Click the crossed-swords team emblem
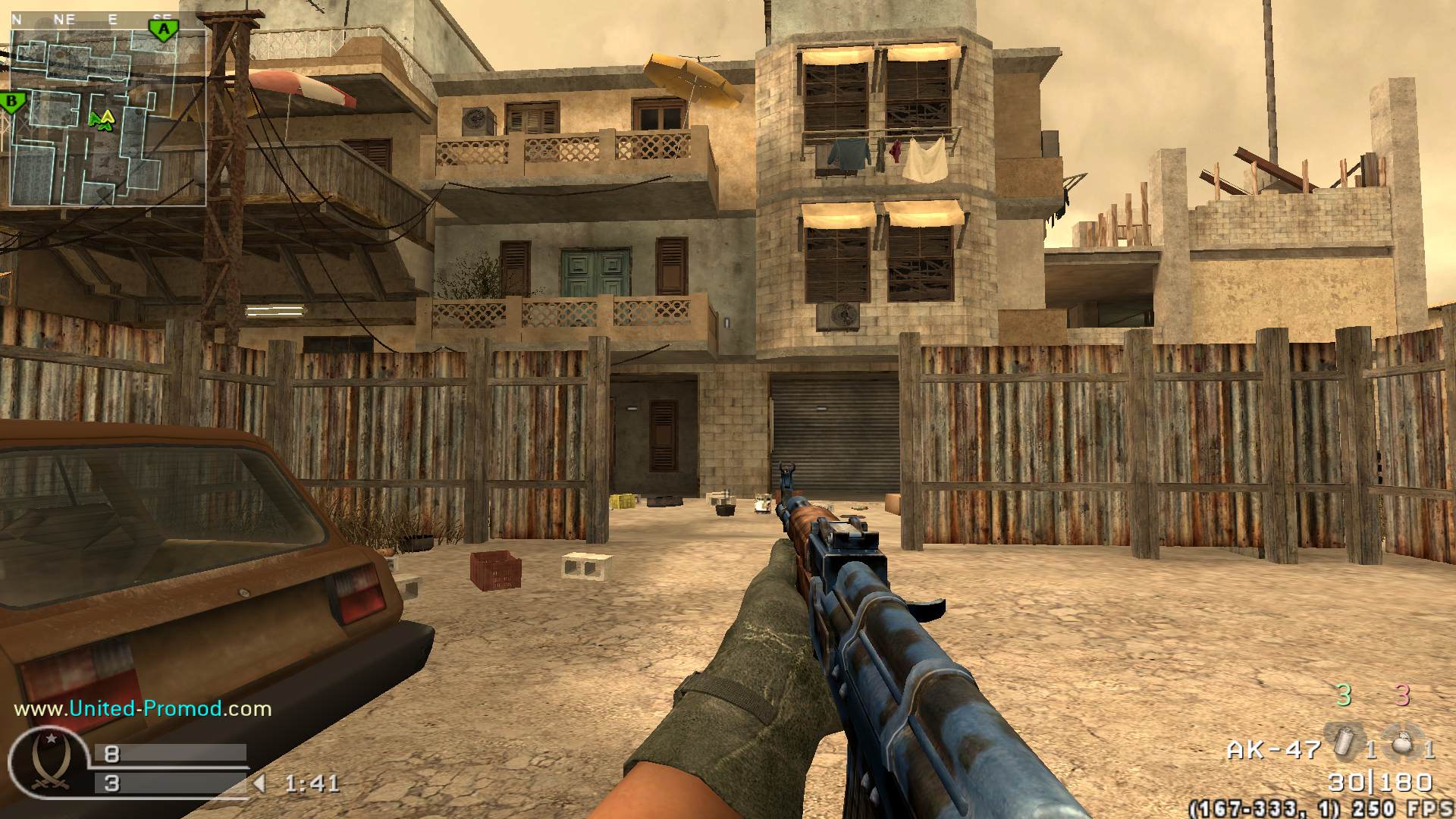This screenshot has width=1456, height=819. pos(49,761)
